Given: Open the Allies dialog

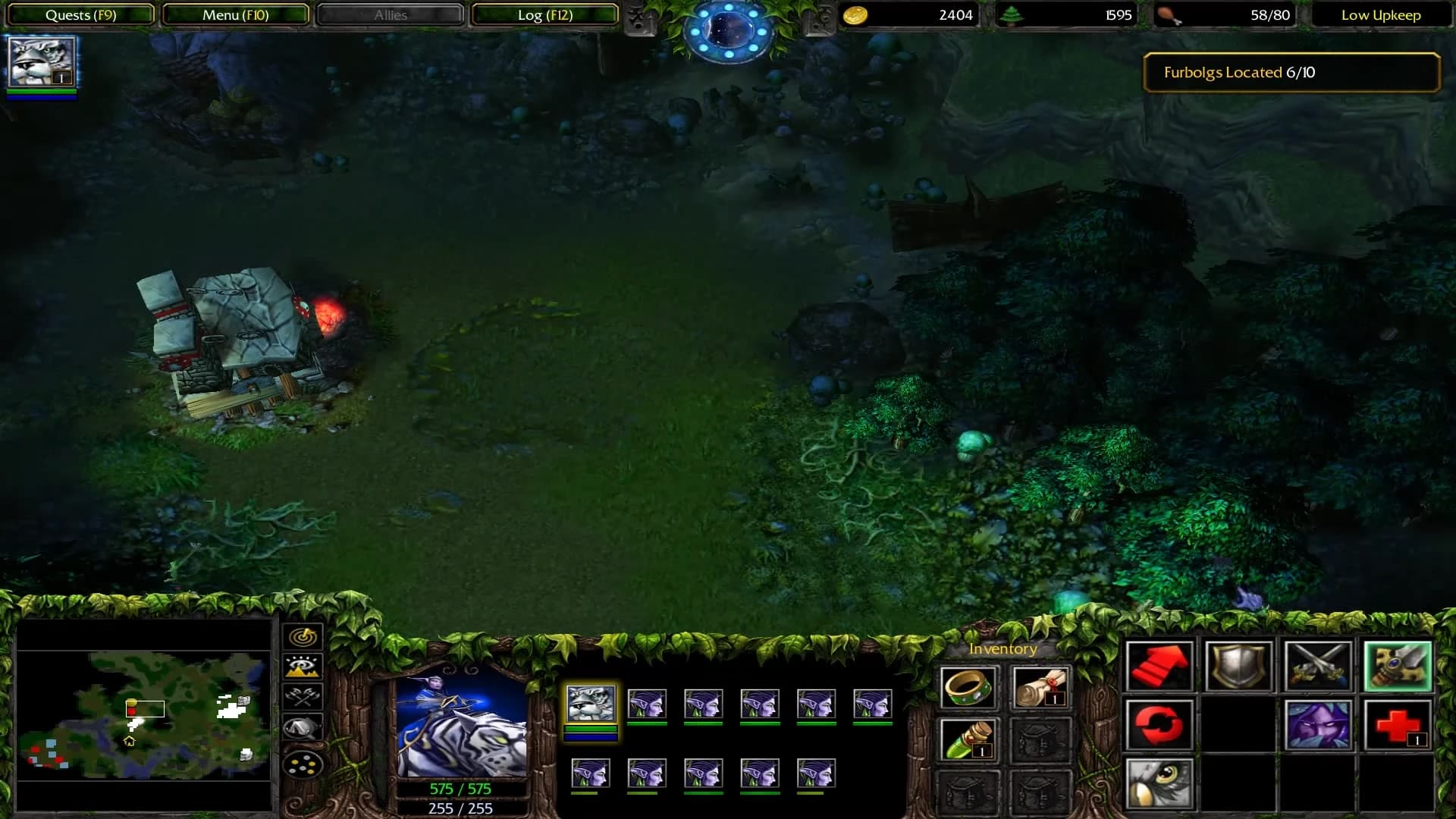Looking at the screenshot, I should click(x=389, y=14).
